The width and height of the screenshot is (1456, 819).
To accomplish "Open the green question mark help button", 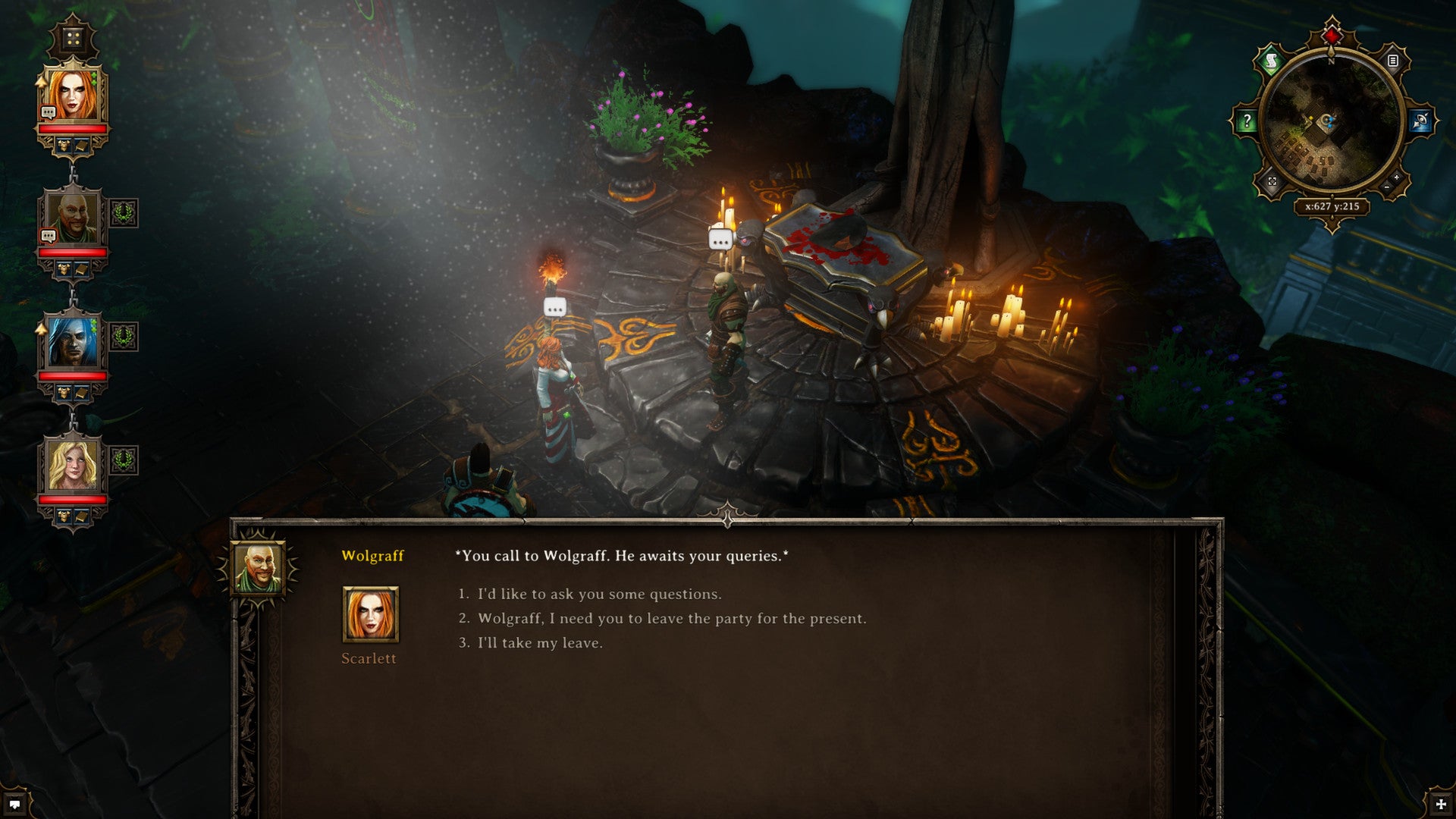I will pyautogui.click(x=1247, y=121).
